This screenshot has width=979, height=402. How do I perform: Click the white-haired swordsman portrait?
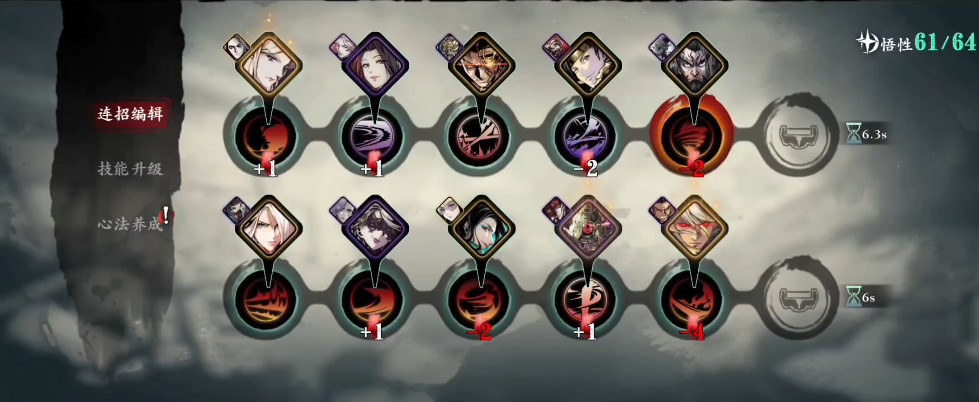tap(269, 228)
